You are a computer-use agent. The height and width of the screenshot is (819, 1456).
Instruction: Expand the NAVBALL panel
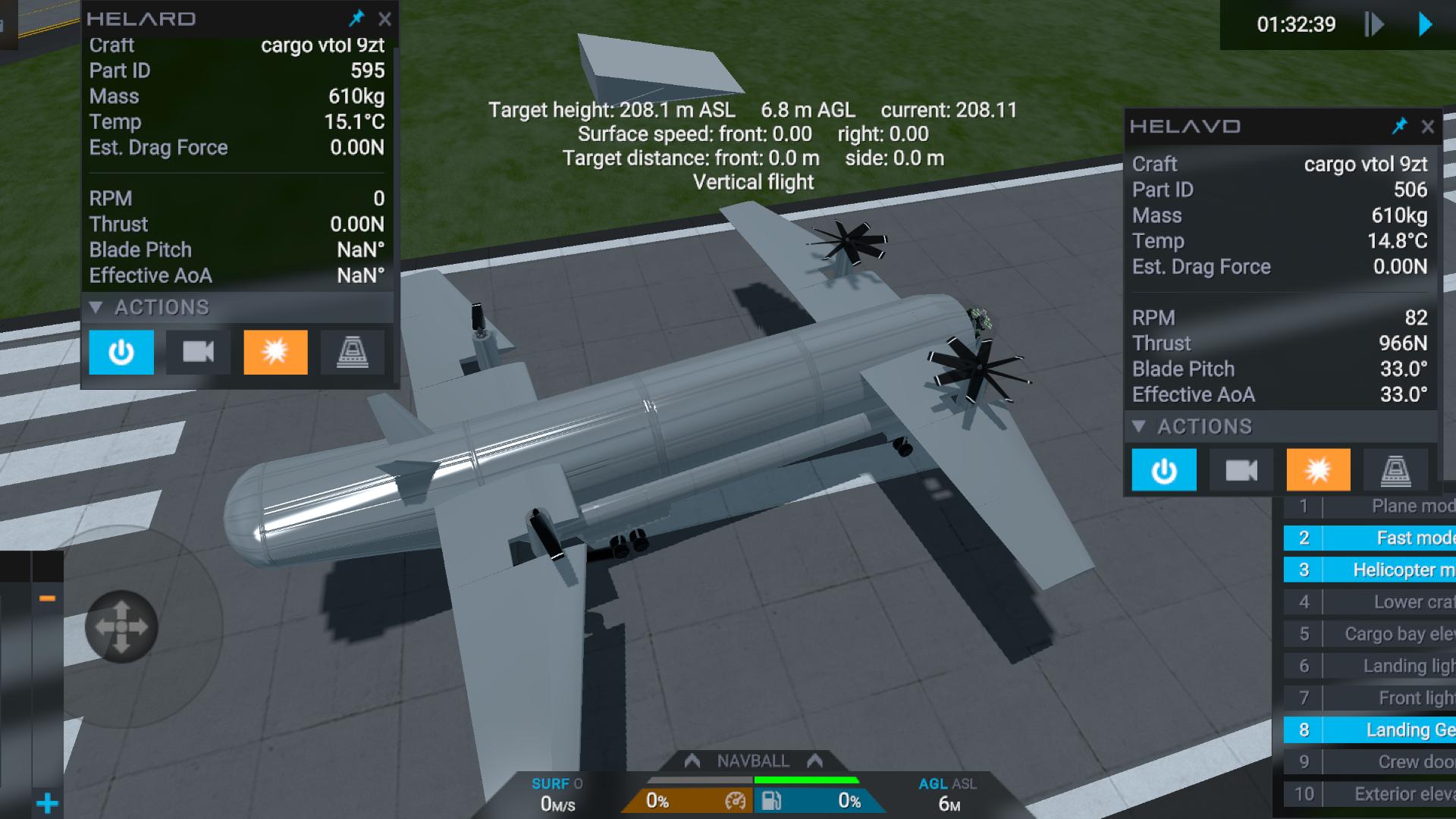click(753, 761)
